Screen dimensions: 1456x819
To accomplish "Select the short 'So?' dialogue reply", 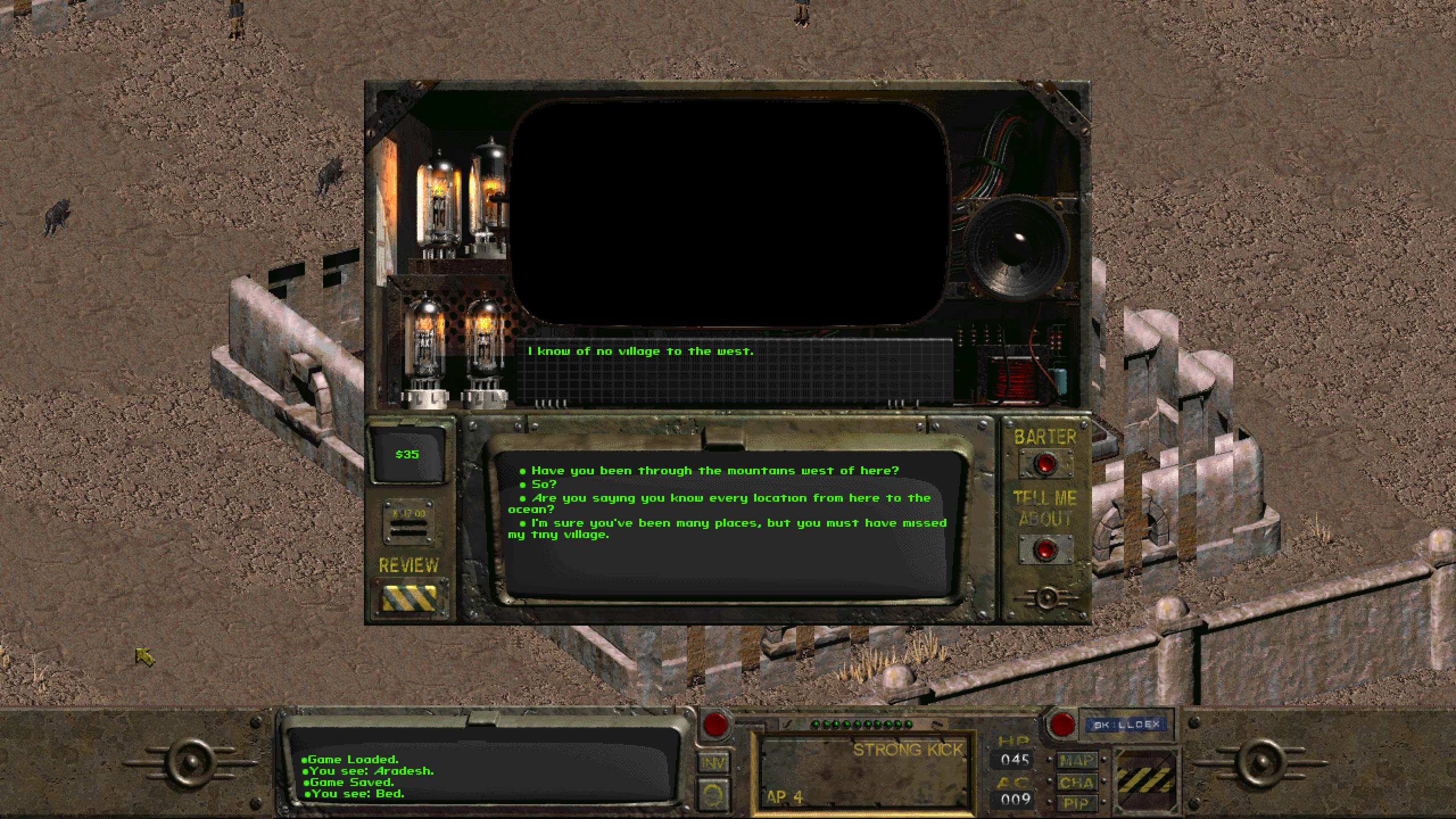I will point(538,484).
